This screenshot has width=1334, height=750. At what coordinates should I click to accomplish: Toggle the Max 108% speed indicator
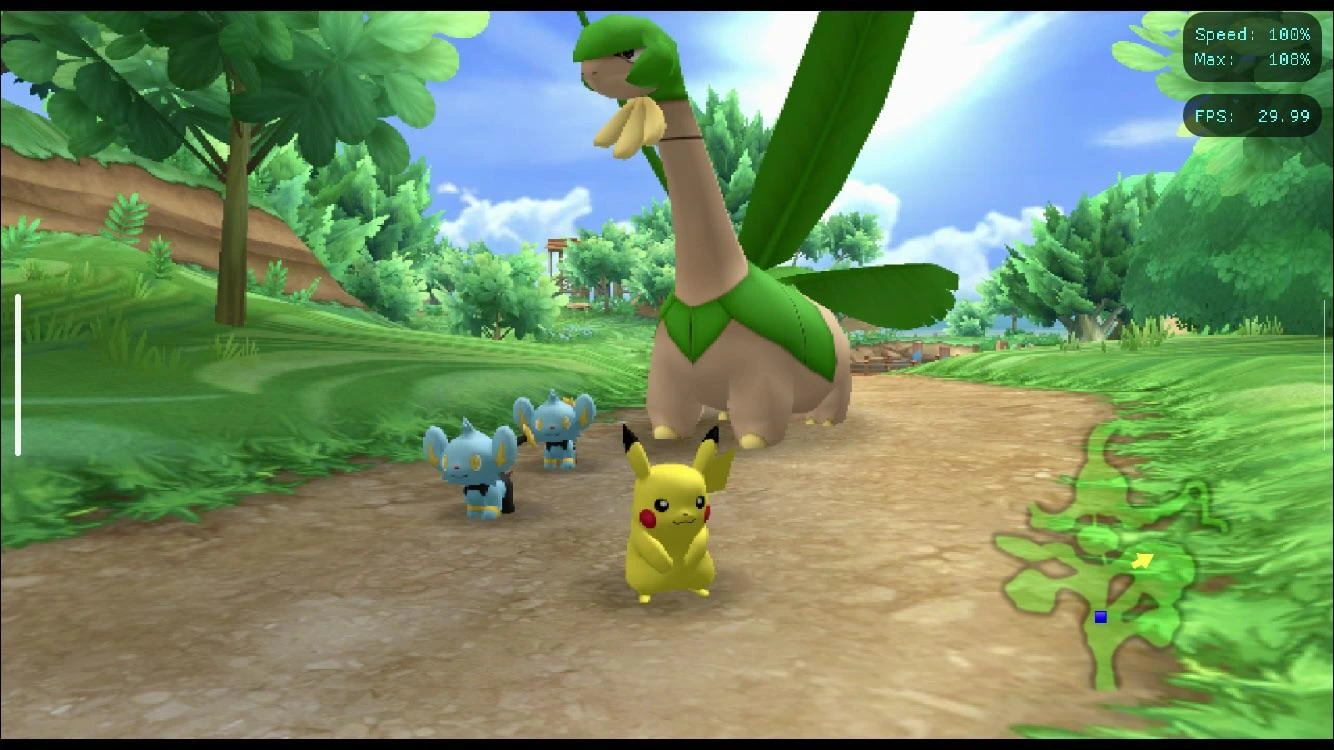[x=1253, y=59]
